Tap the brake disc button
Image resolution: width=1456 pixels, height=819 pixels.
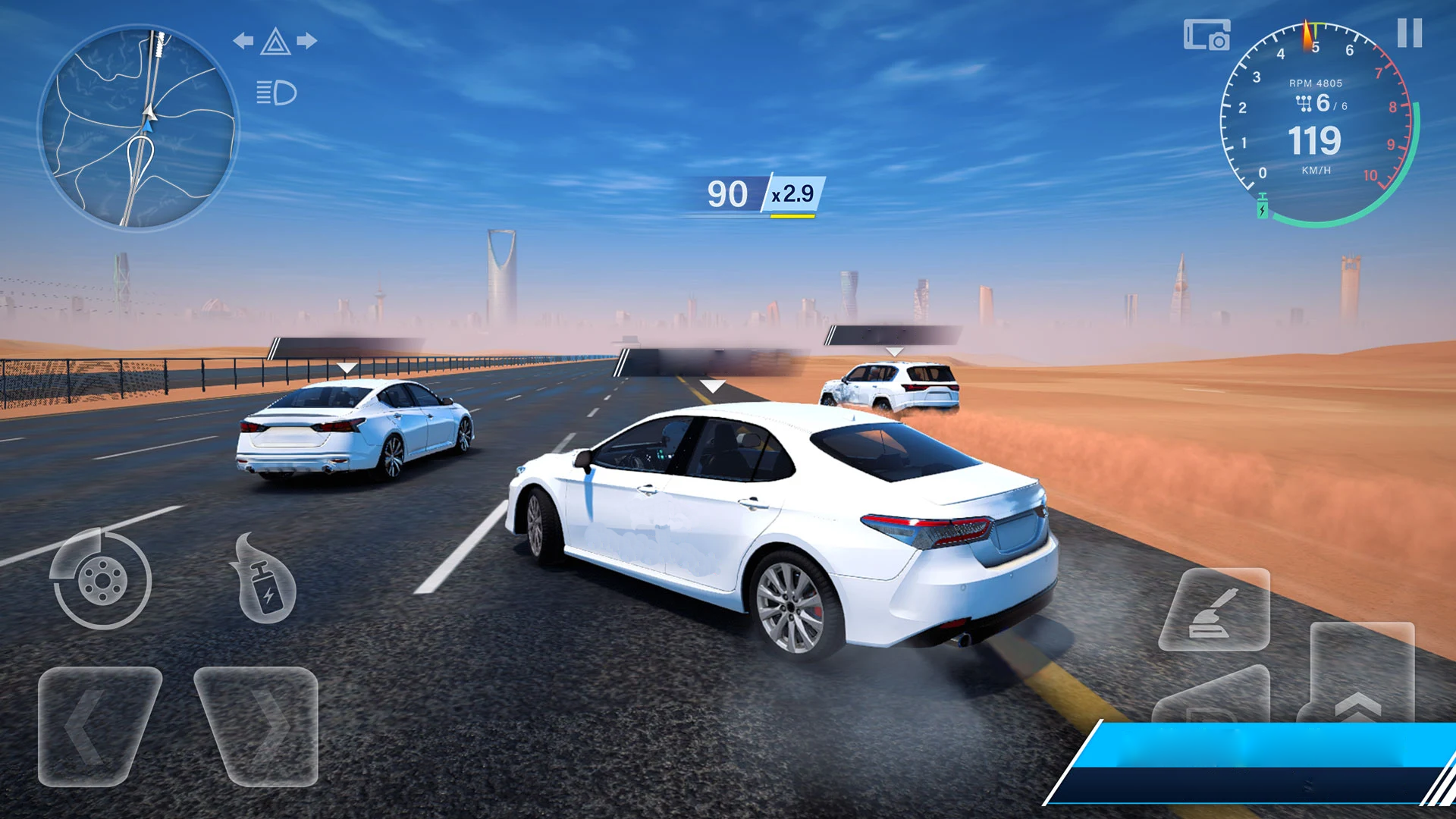pyautogui.click(x=102, y=580)
